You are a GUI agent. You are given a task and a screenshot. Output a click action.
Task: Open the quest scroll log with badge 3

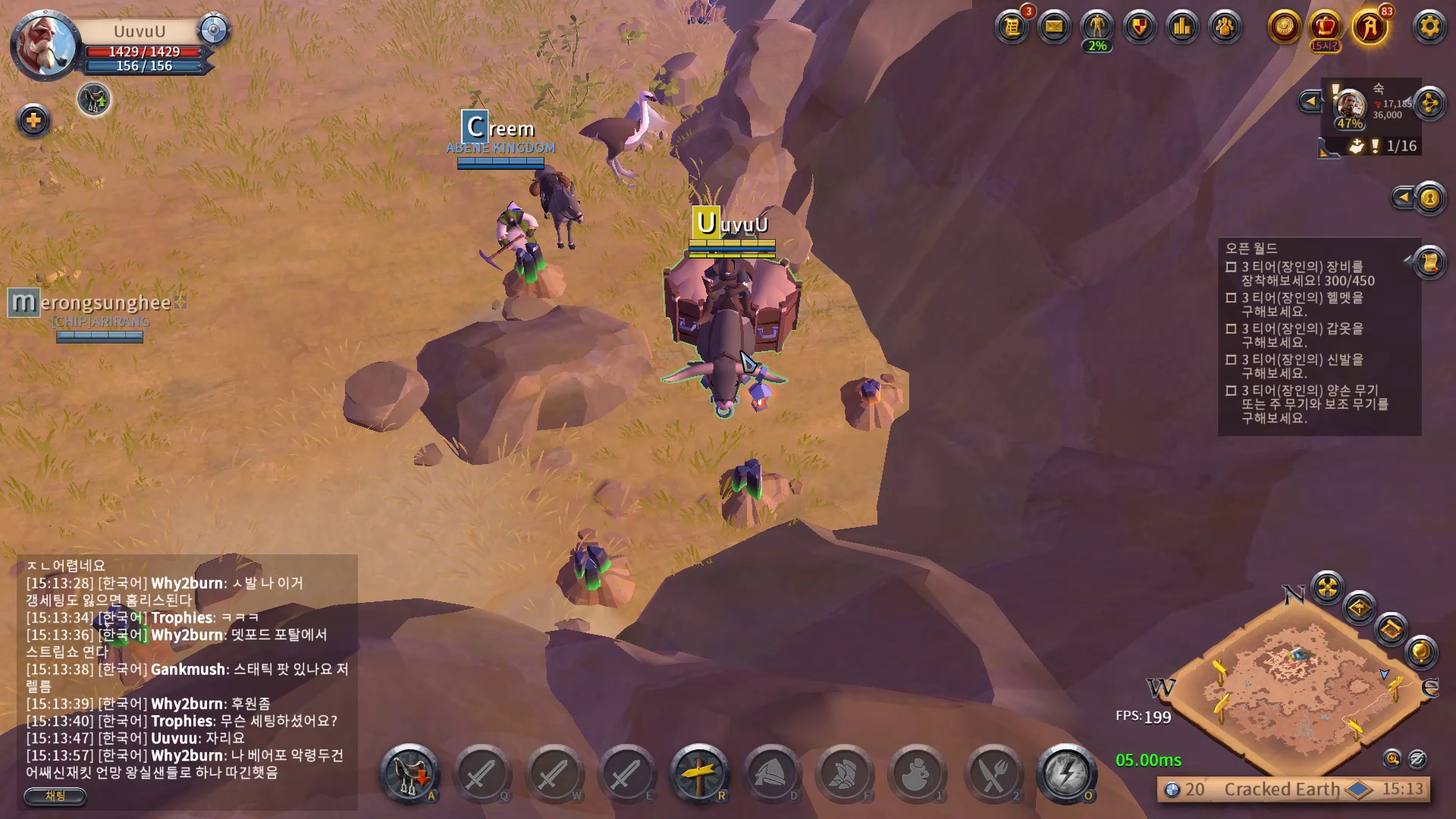click(x=1012, y=27)
